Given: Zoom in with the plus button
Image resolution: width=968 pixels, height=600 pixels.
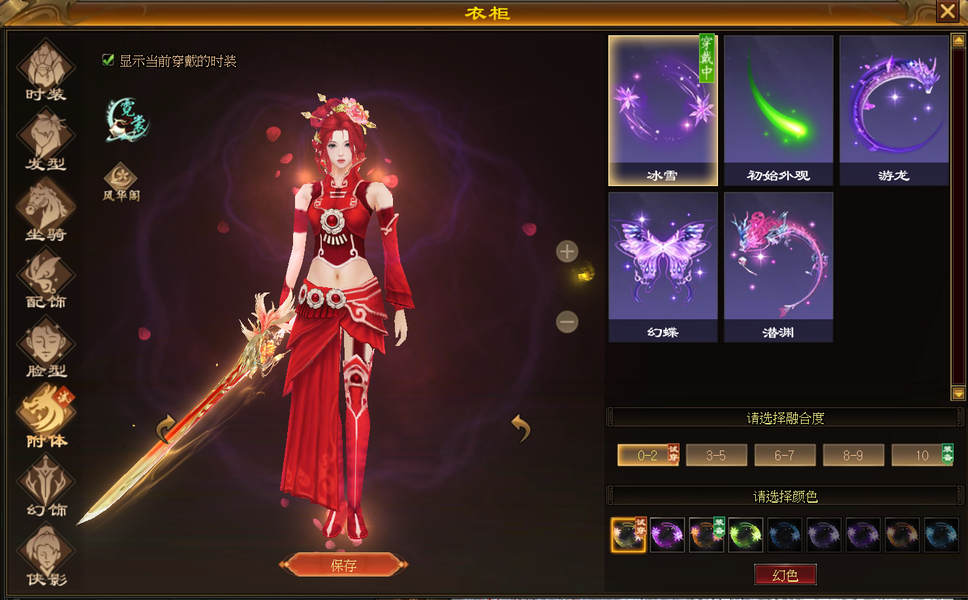Looking at the screenshot, I should click(x=567, y=251).
